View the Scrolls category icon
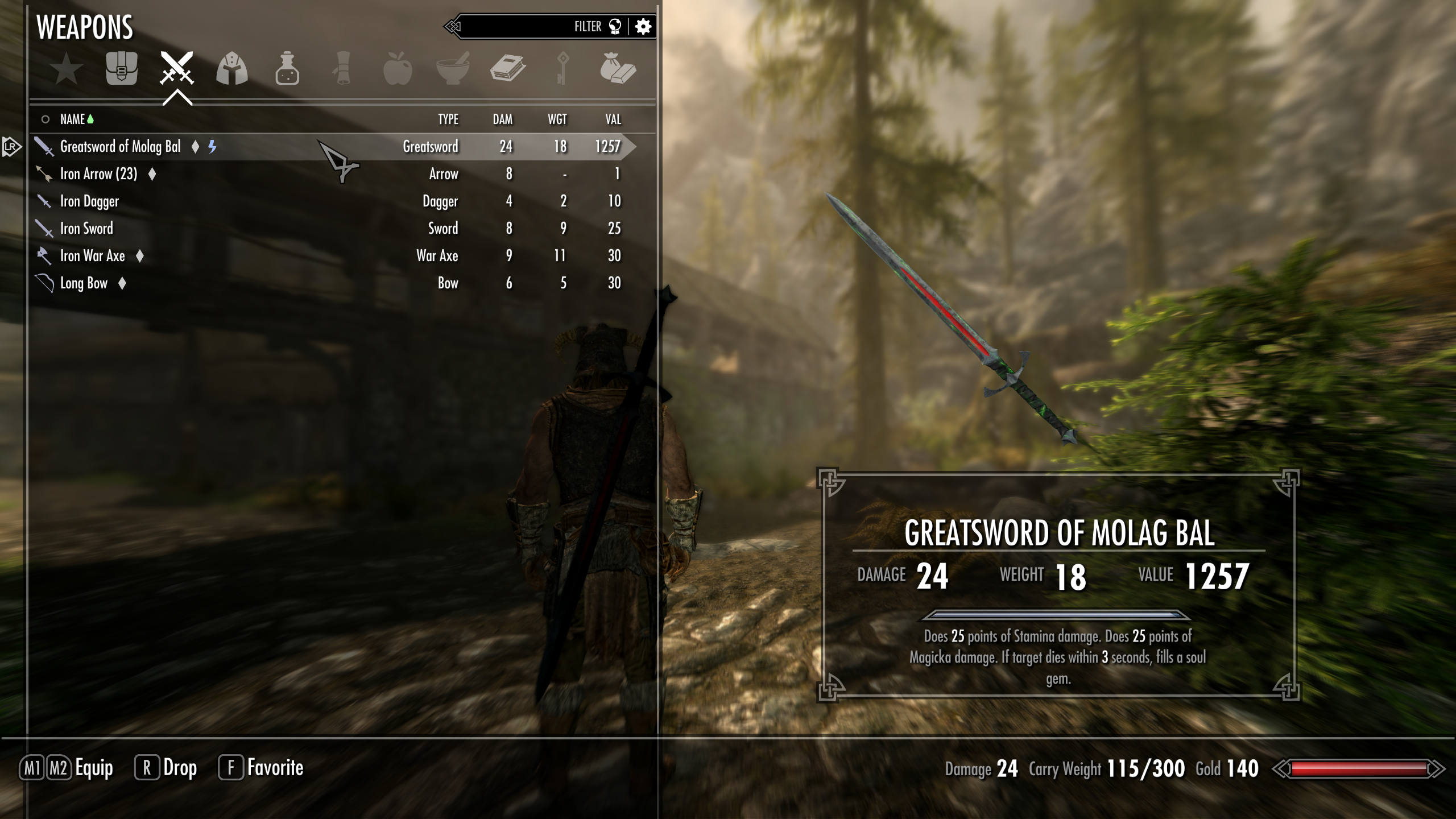 [x=342, y=68]
